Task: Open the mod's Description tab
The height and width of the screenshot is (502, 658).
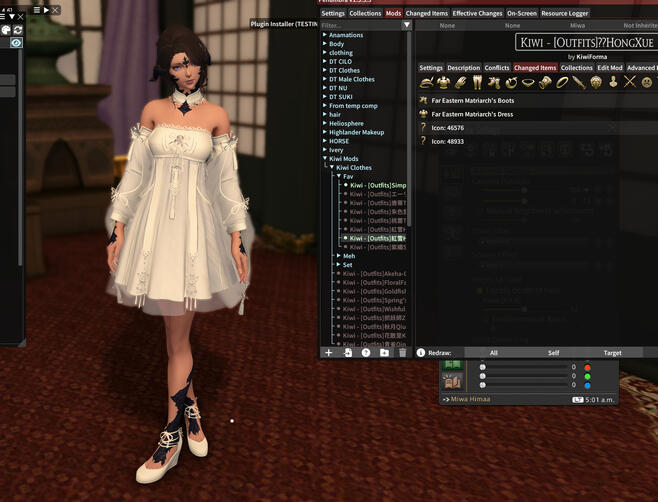Action: pyautogui.click(x=463, y=68)
